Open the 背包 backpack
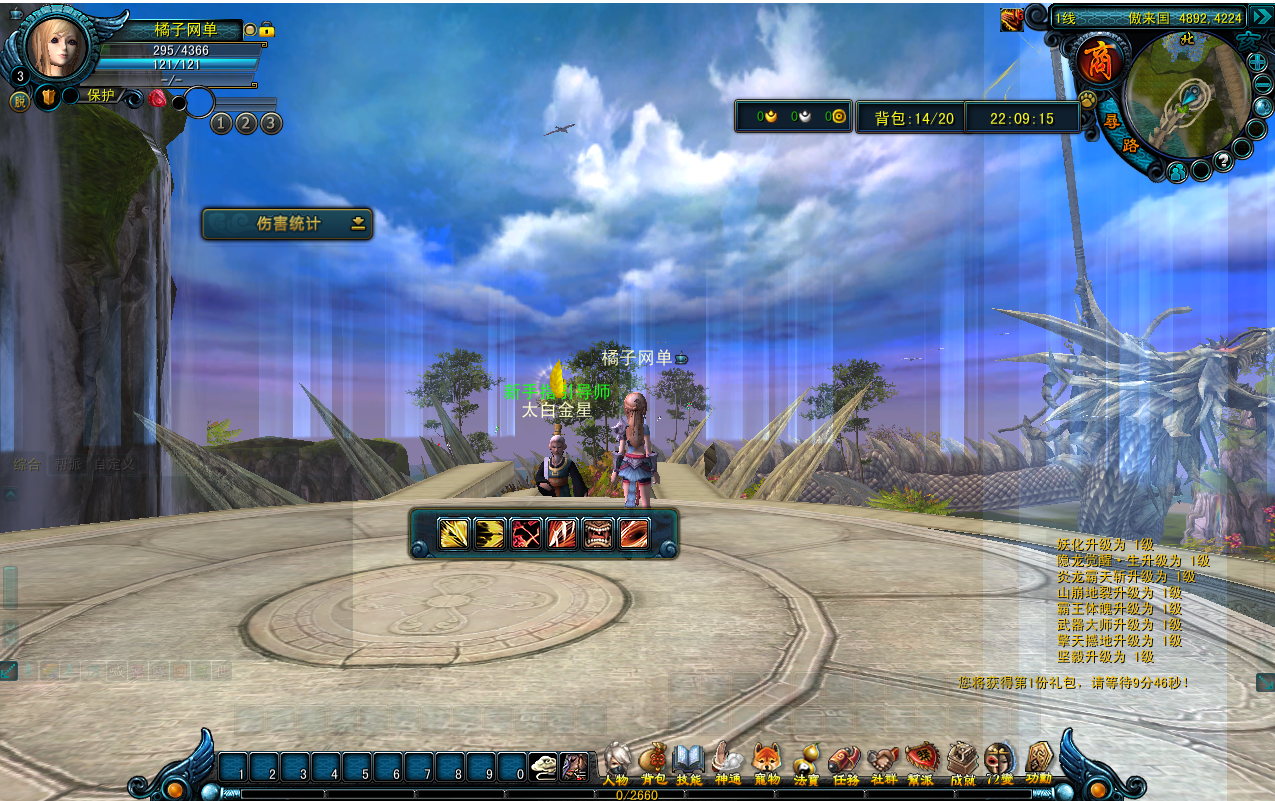 653,762
